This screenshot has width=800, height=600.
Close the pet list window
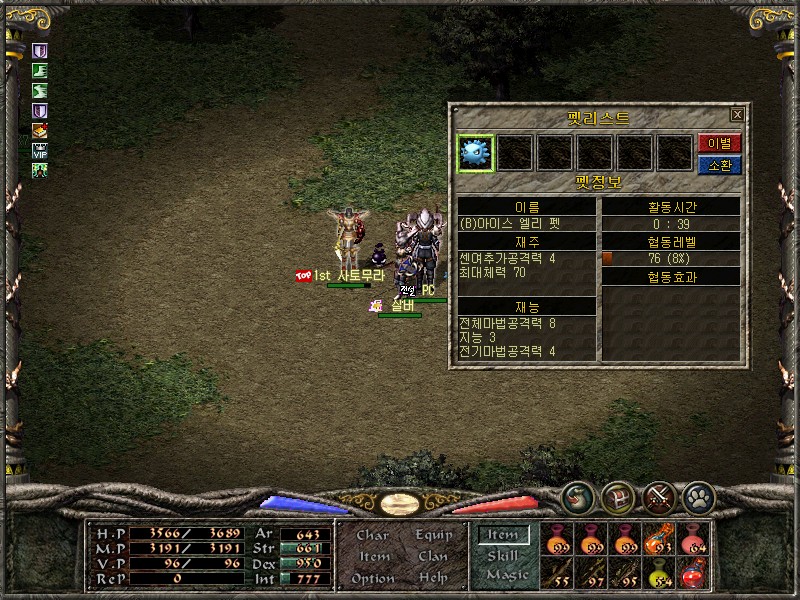click(737, 115)
